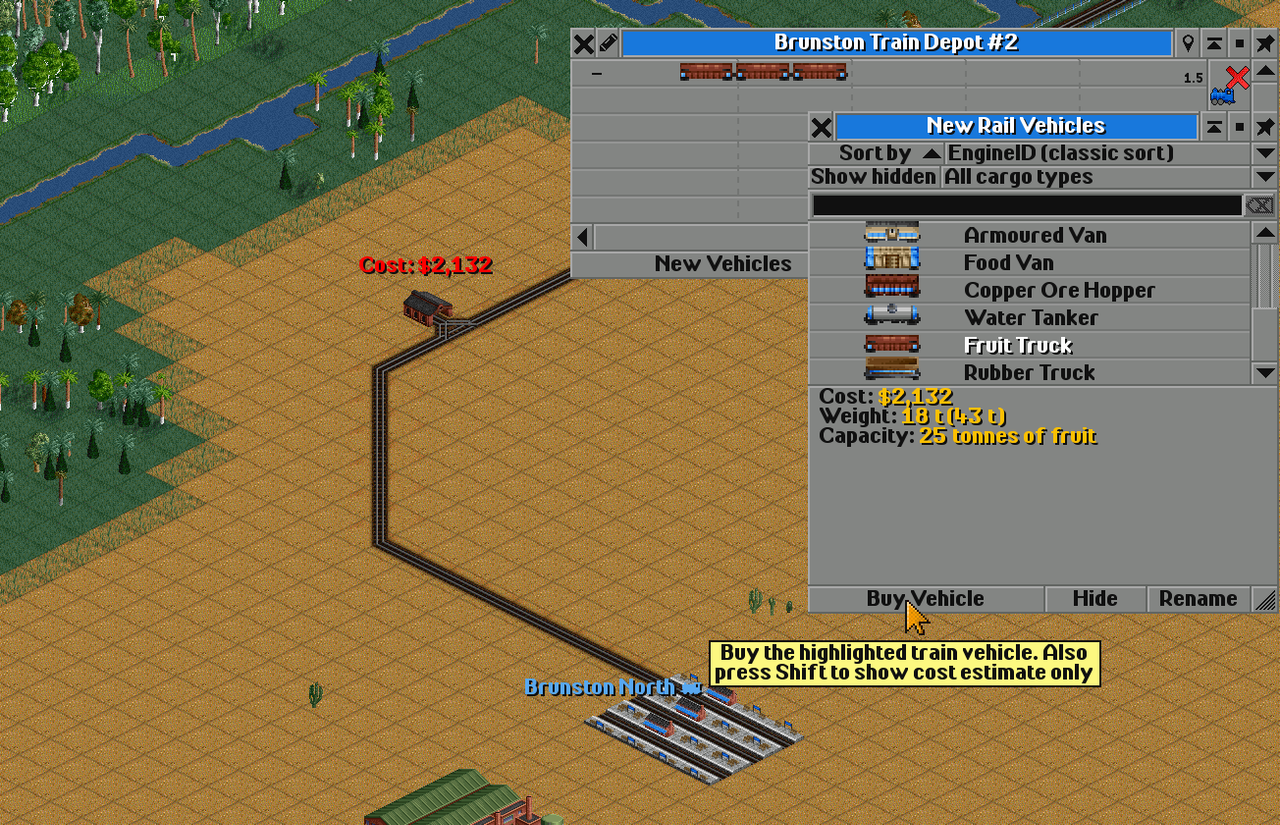Select the Water Tanker wagon
Image resolution: width=1280 pixels, height=825 pixels.
click(x=1030, y=318)
